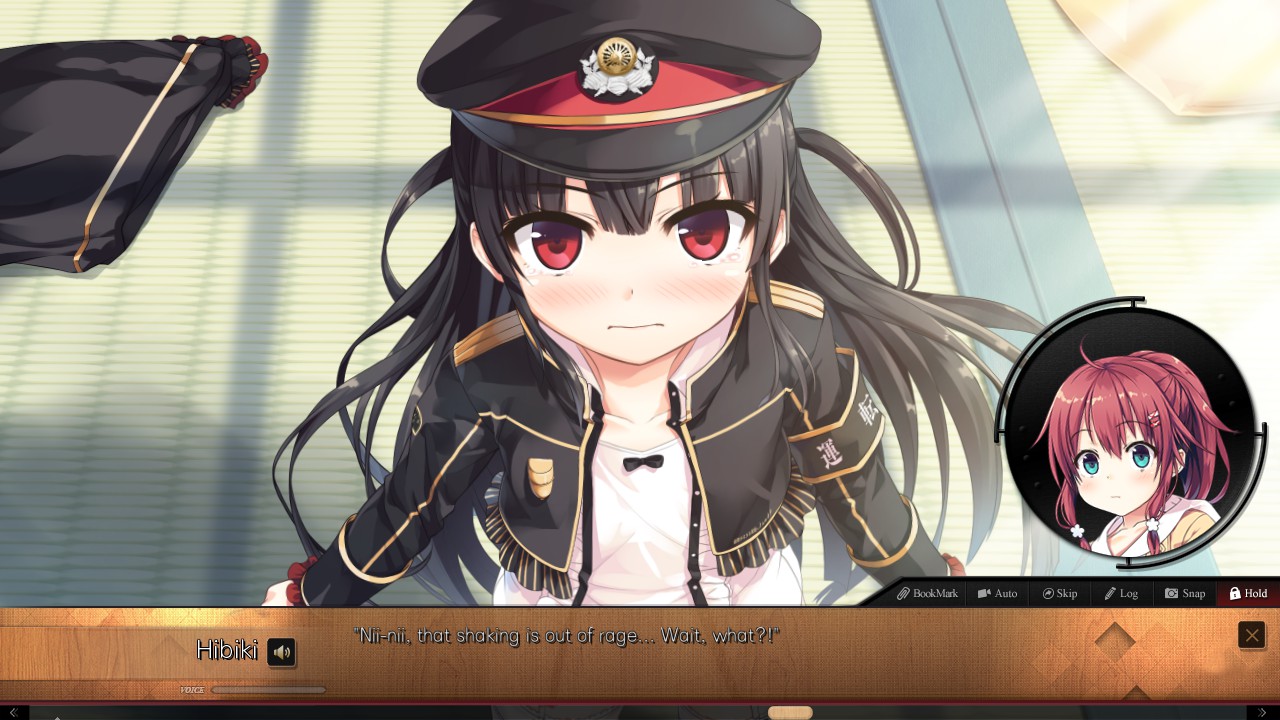Replay Hibiki's voice with the speaker icon

[x=281, y=652]
